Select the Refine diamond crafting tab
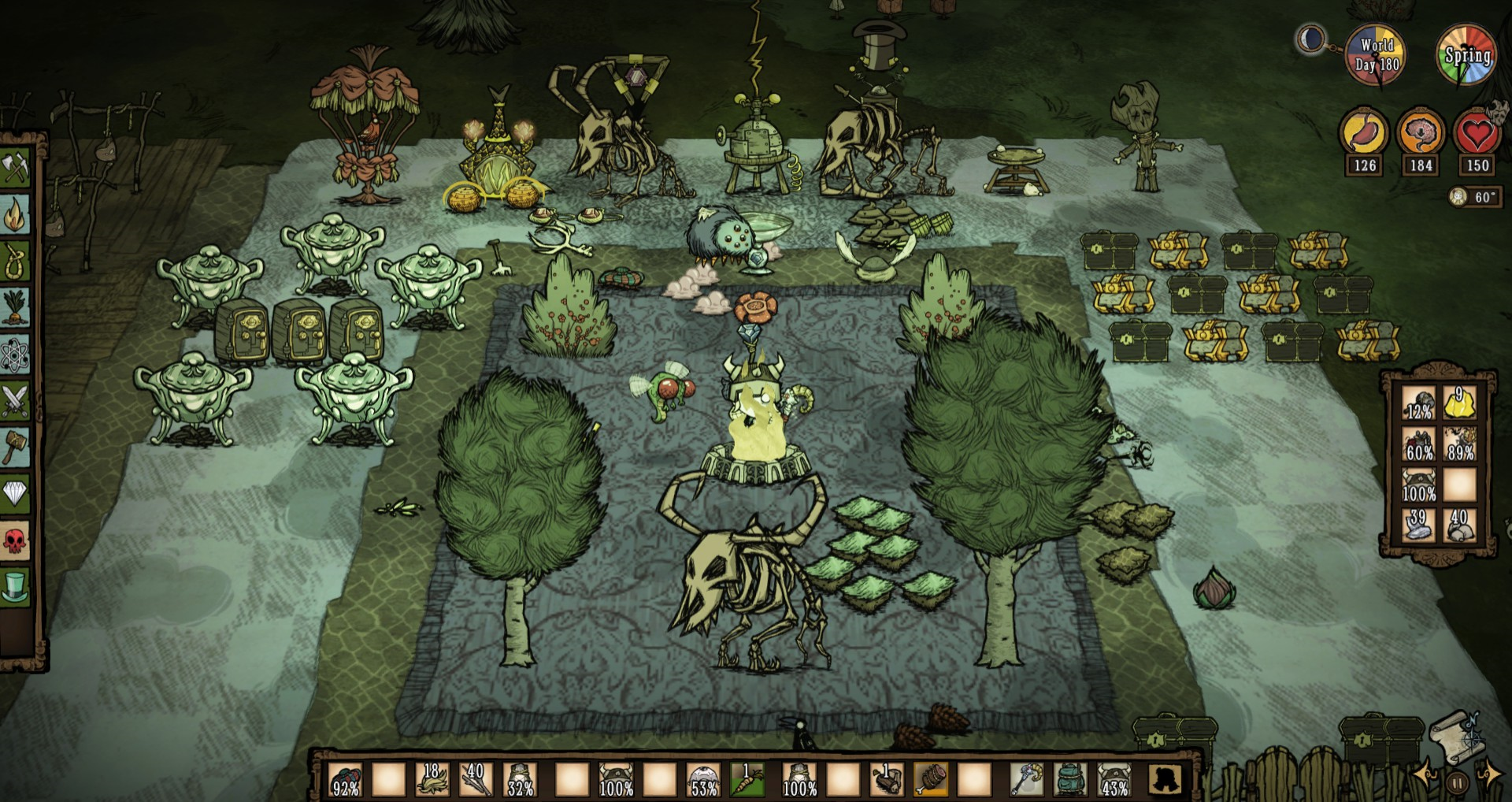Viewport: 1512px width, 802px height. coord(15,494)
